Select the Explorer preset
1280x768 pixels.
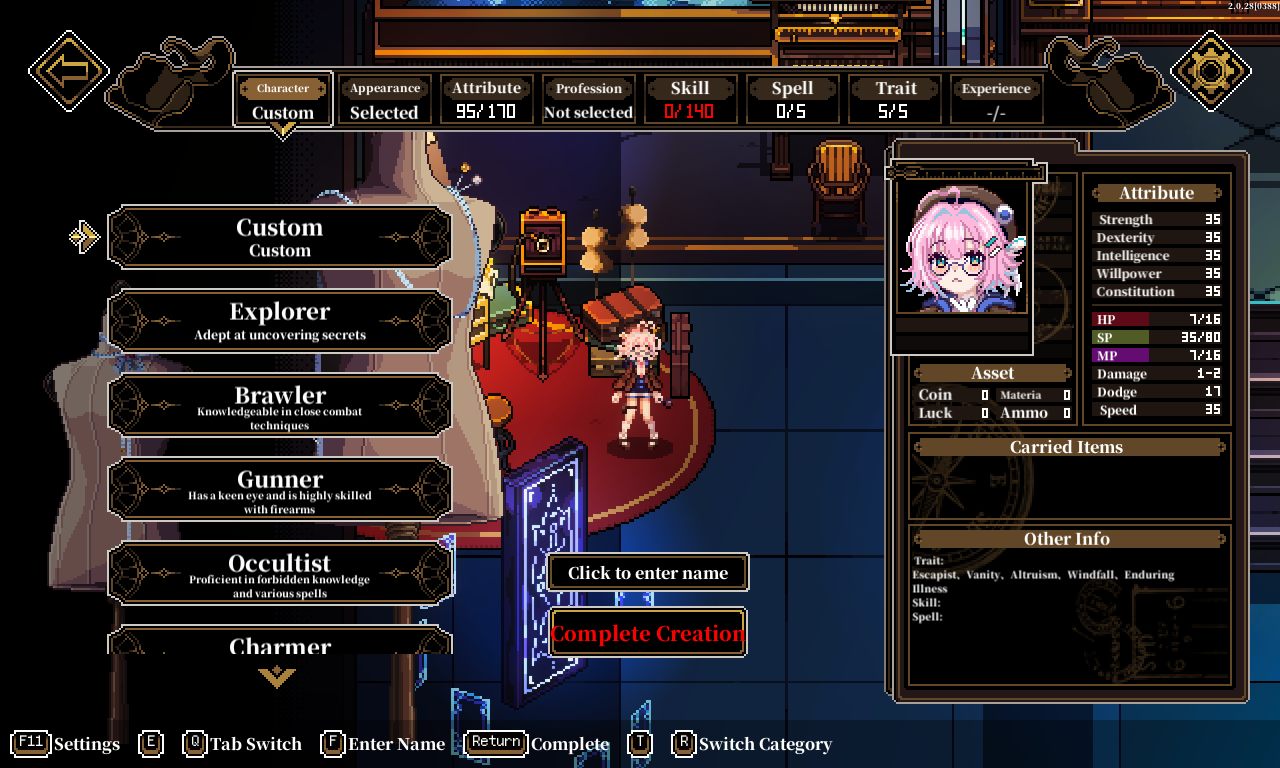click(x=280, y=322)
